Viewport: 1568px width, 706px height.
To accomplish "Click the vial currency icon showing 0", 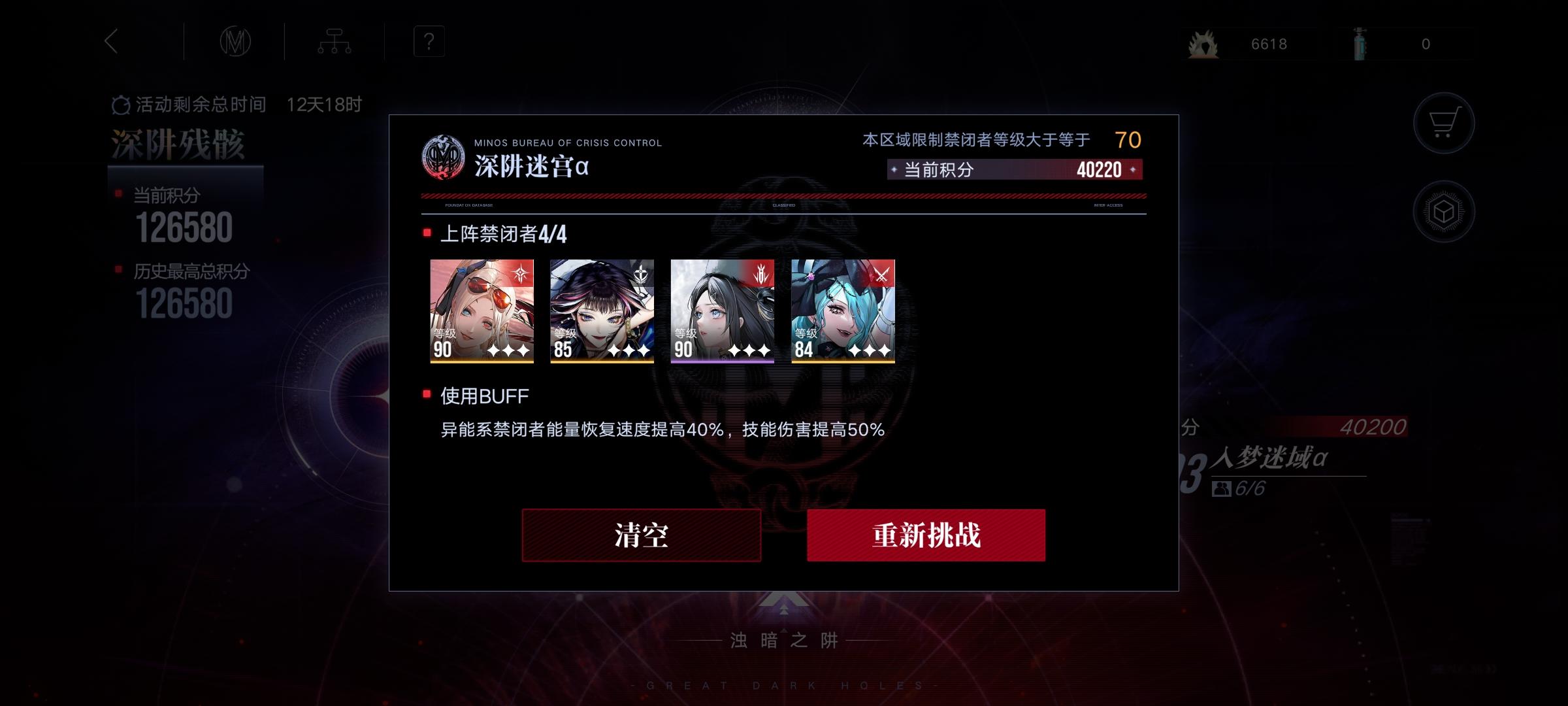I will (1360, 43).
